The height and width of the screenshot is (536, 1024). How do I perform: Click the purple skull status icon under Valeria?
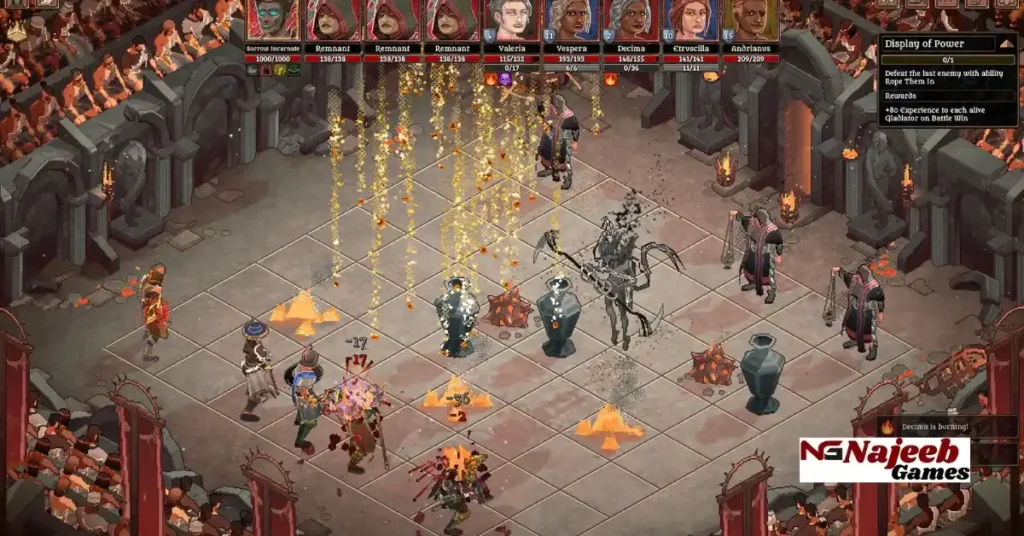(505, 79)
